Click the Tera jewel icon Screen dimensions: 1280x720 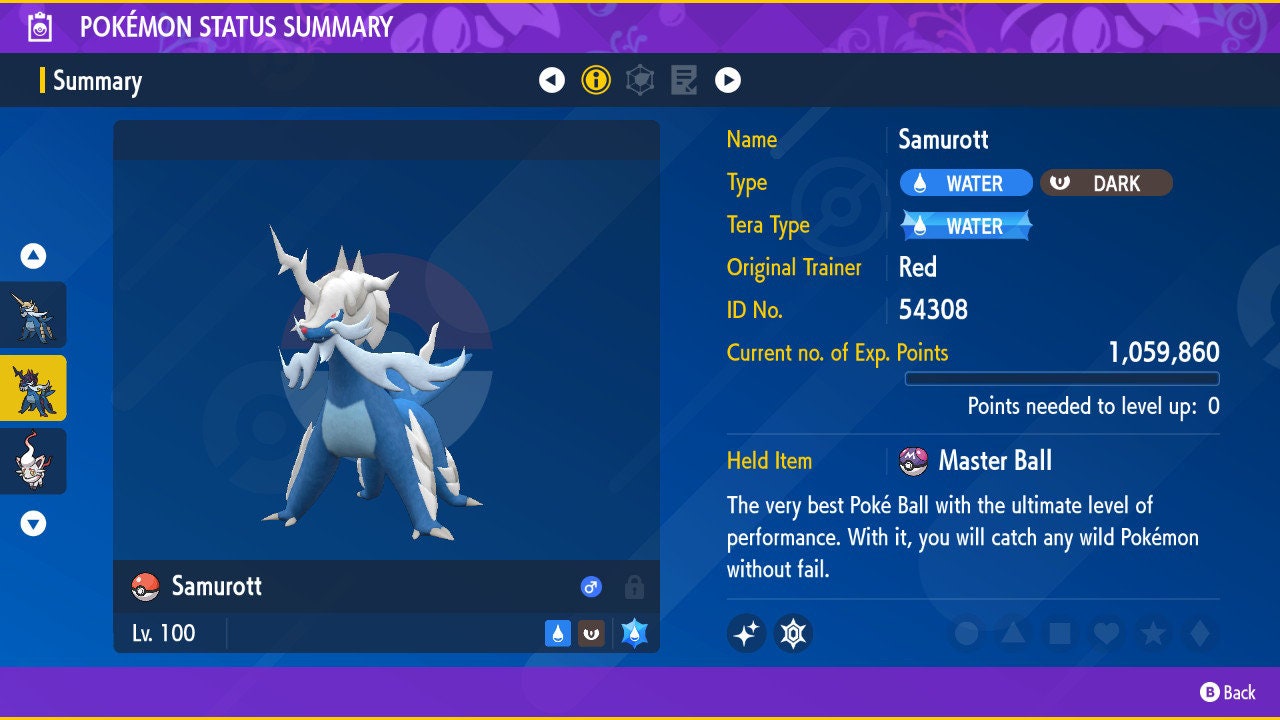792,633
